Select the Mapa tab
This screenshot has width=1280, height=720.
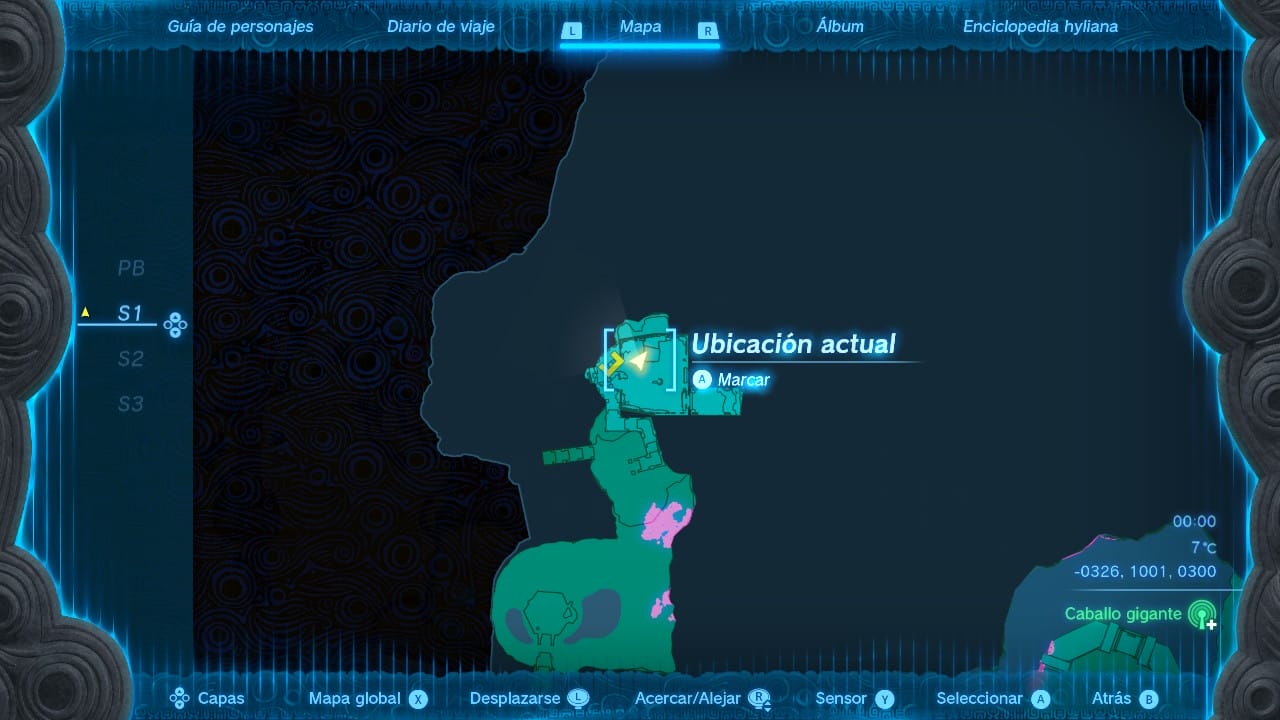[640, 27]
